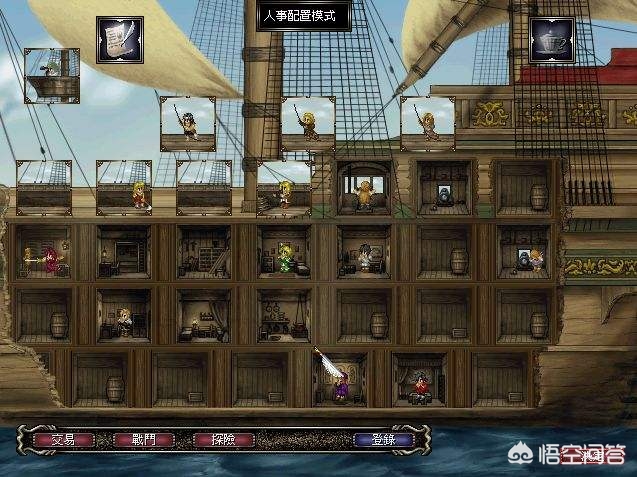Screen dimensions: 637x477
Task: Open the quill and paper icon
Action: 119,40
